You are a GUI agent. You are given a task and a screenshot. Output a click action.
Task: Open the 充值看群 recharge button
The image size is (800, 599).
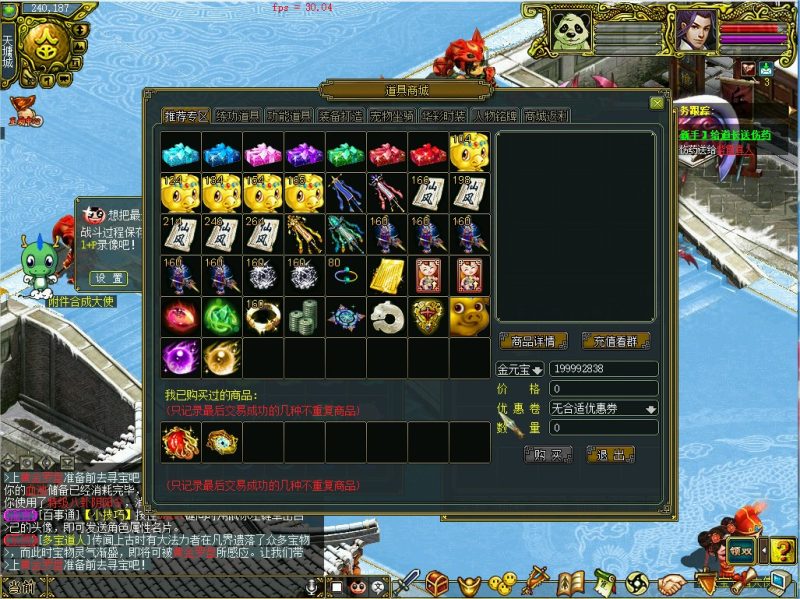pyautogui.click(x=615, y=341)
